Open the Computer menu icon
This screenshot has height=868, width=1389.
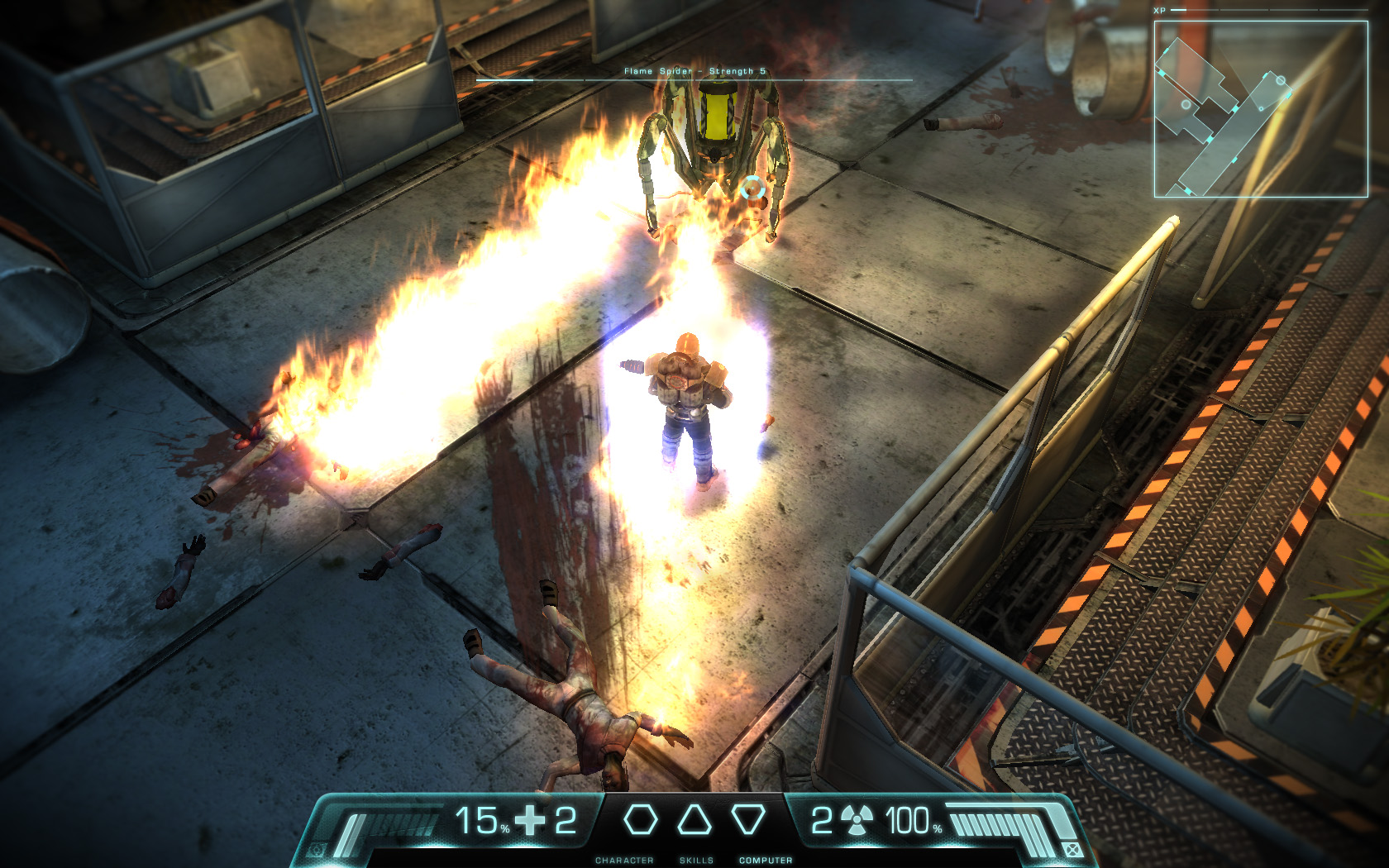(x=748, y=820)
